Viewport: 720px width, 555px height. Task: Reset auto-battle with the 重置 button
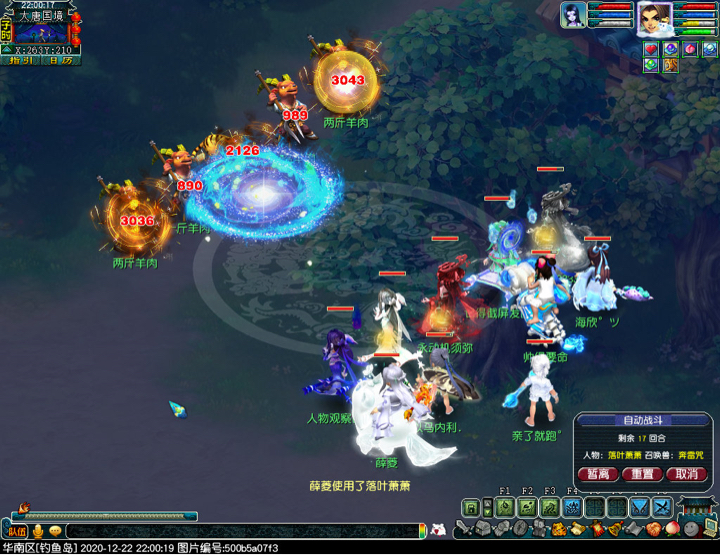[643, 474]
